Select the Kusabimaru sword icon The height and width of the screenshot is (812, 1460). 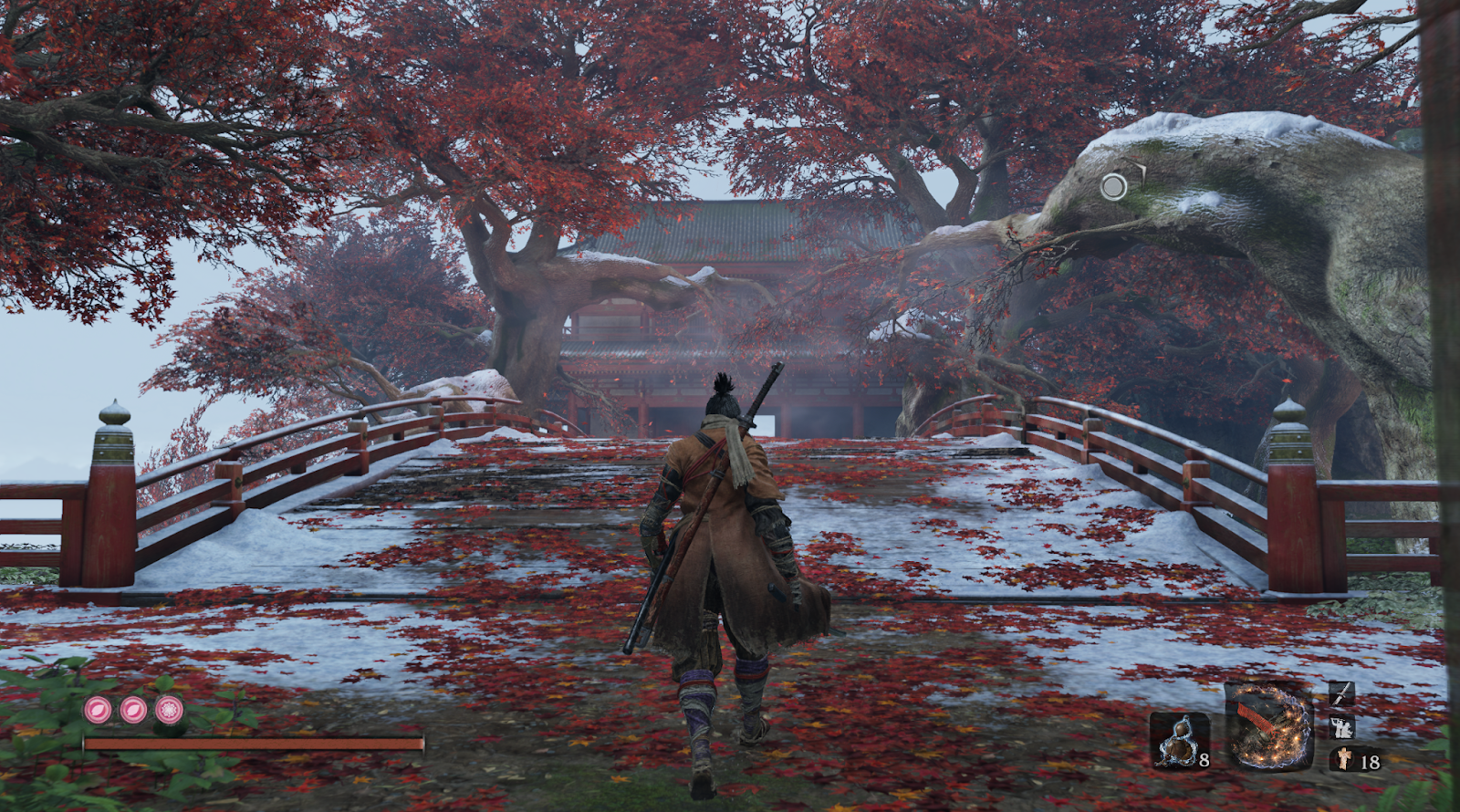1340,694
